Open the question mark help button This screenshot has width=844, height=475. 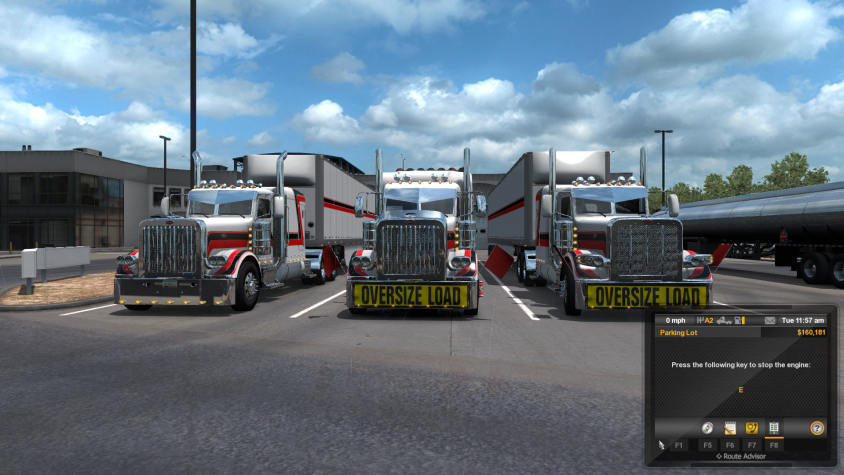(x=817, y=428)
